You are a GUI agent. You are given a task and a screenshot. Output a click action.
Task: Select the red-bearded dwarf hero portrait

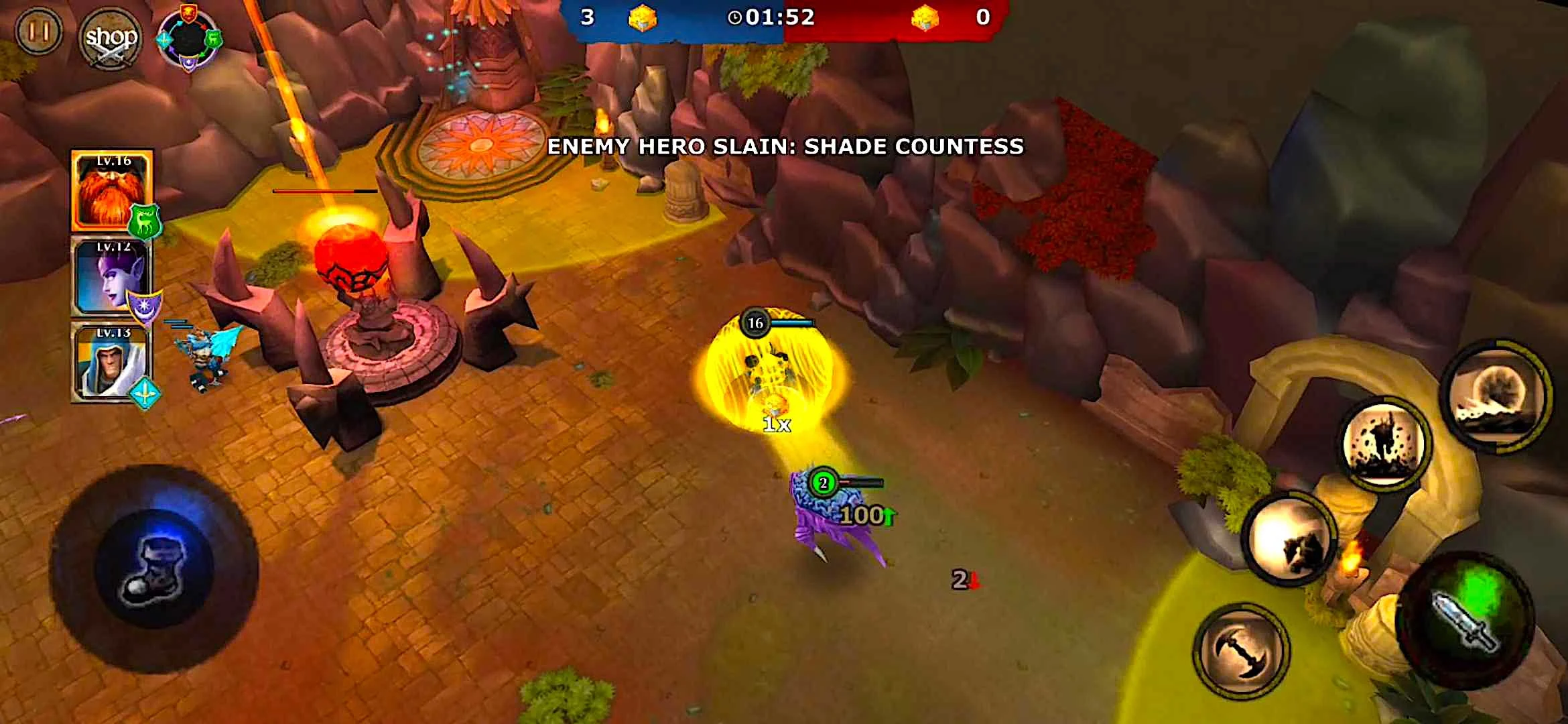click(x=112, y=191)
